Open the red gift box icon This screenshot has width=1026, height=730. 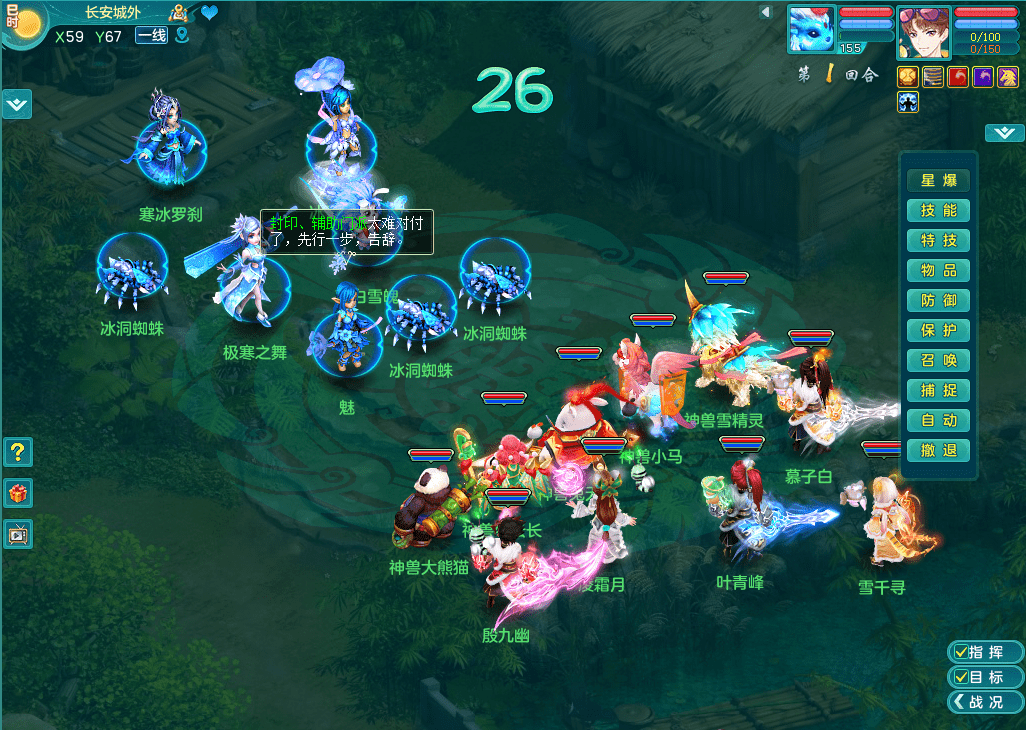(18, 493)
